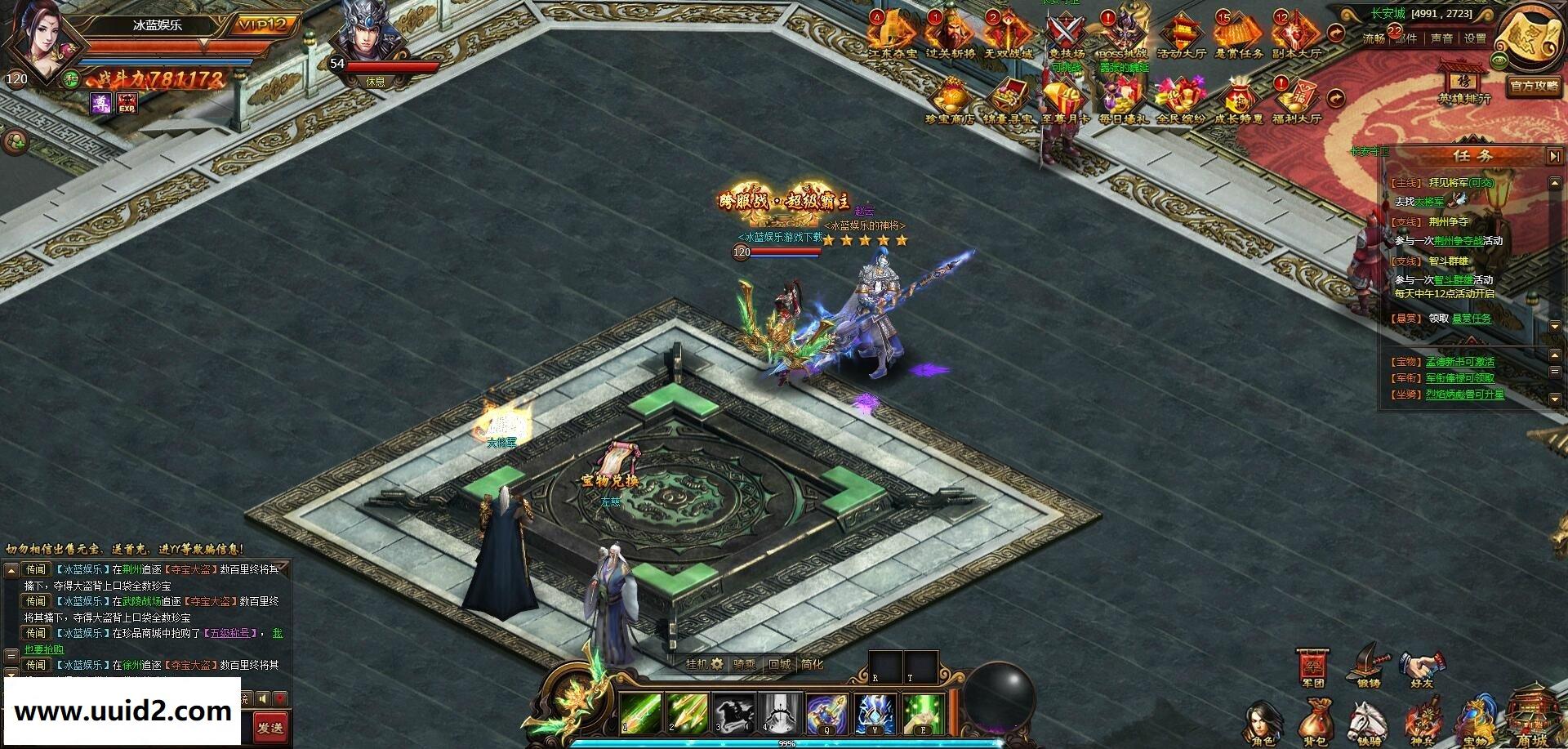This screenshot has height=749, width=1568.
Task: Follow the 悬赏任务 bounty quest link
Action: [1471, 319]
